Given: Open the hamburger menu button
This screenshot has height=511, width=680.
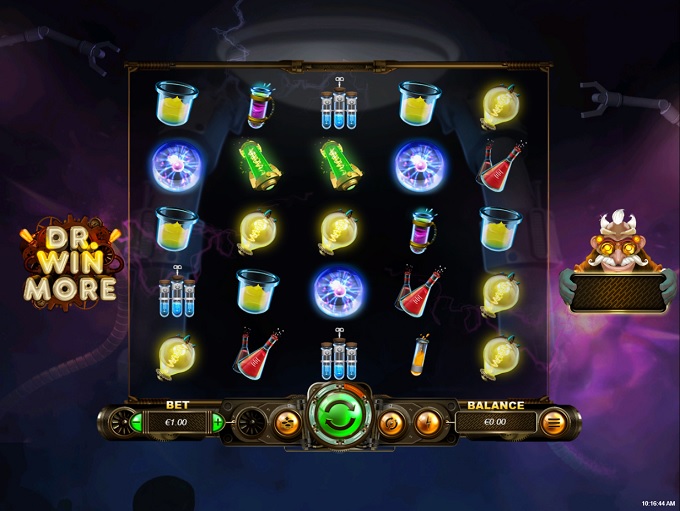Looking at the screenshot, I should point(552,422).
